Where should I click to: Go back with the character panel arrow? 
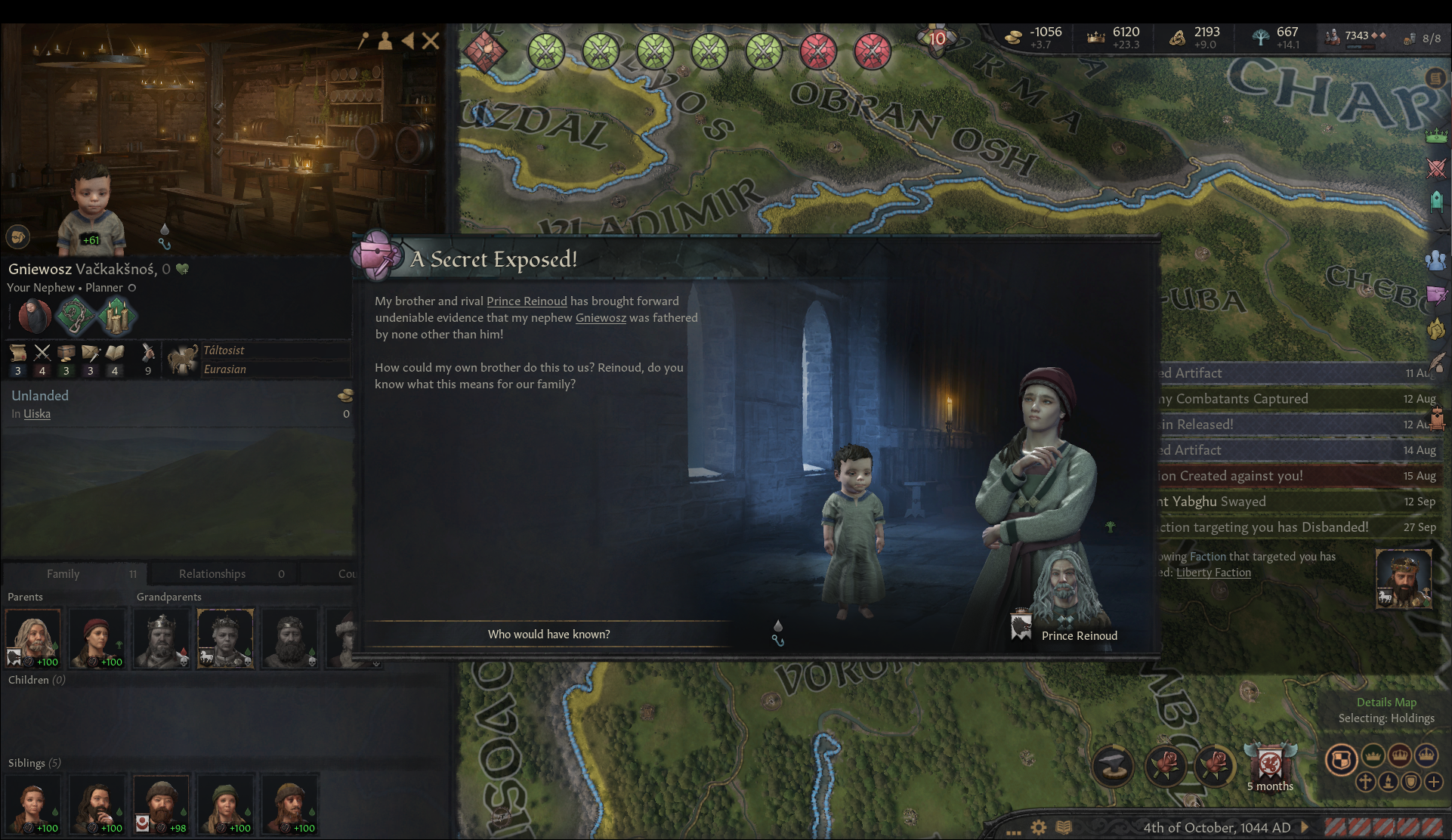(x=408, y=41)
